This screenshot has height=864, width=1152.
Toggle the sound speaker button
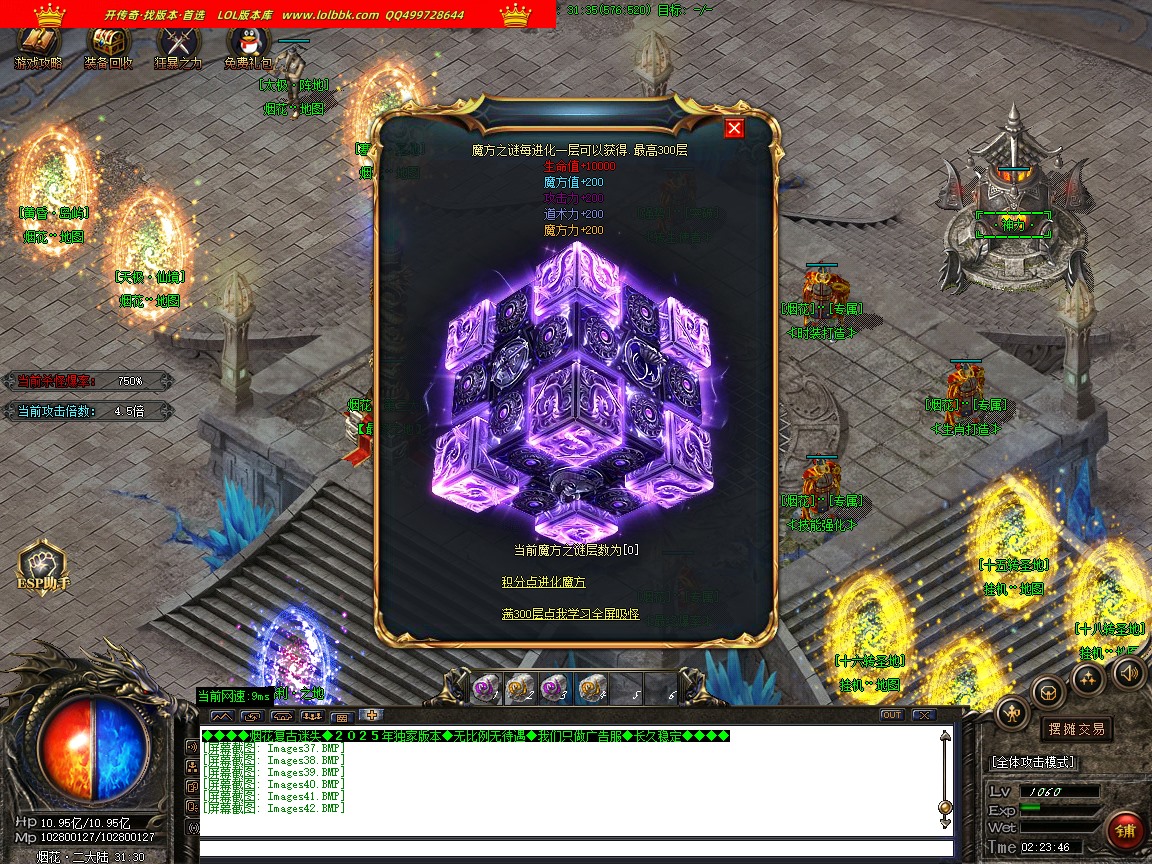pos(1130,673)
